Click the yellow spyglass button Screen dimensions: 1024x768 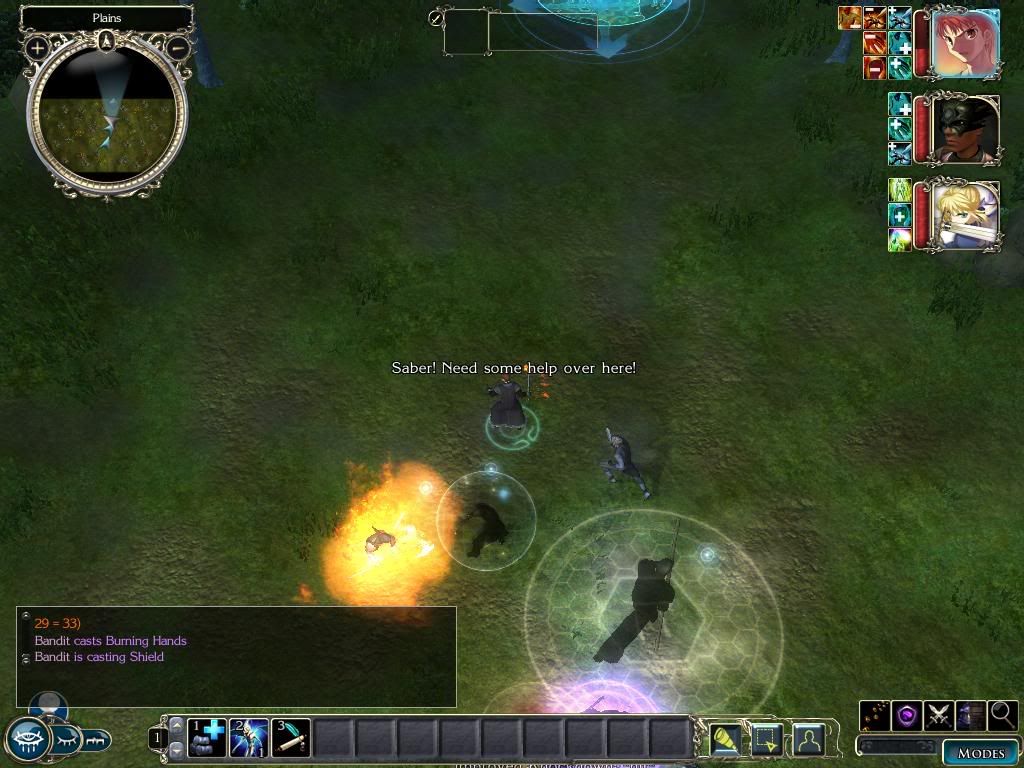coord(724,739)
